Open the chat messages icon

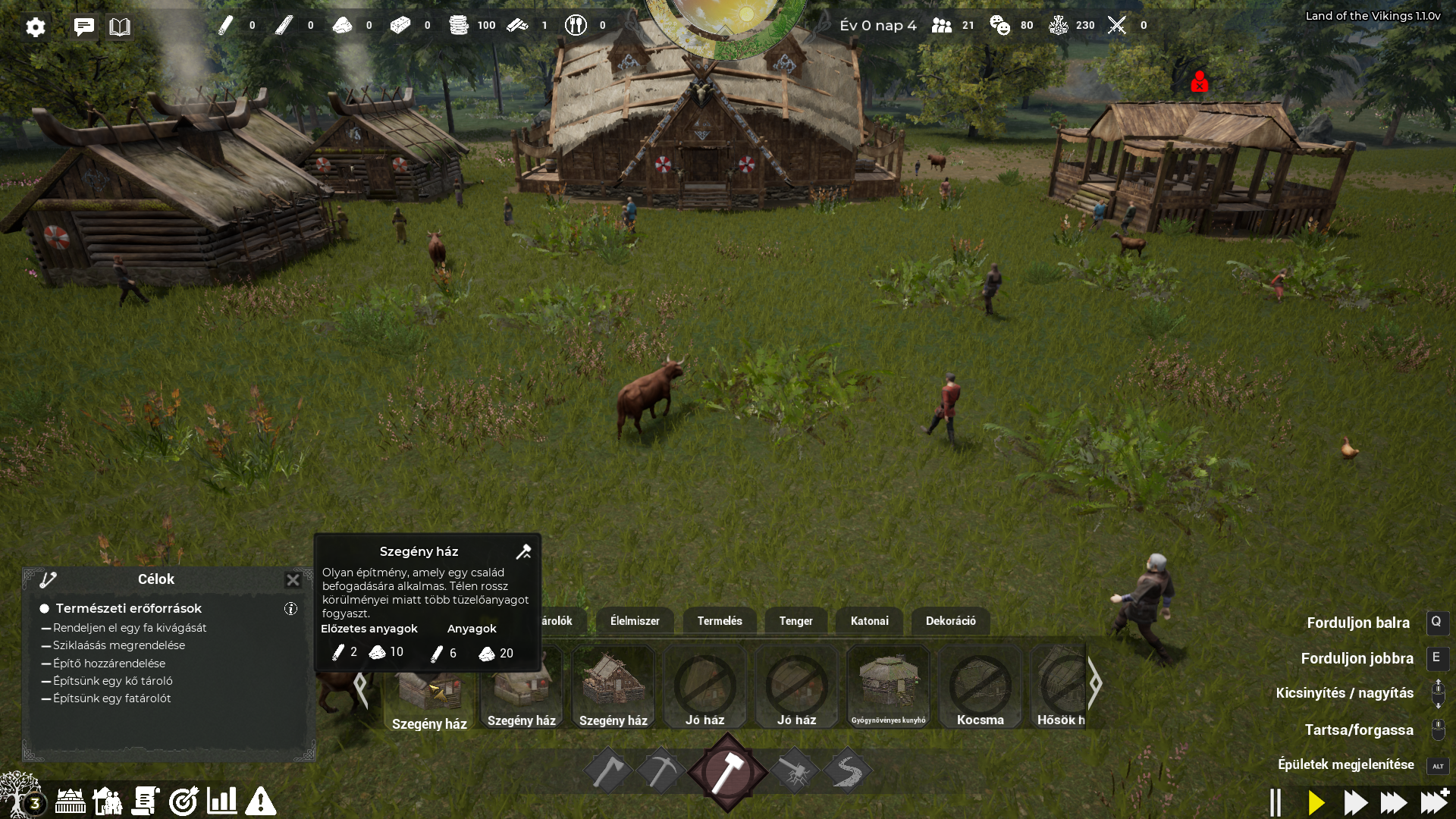(83, 27)
